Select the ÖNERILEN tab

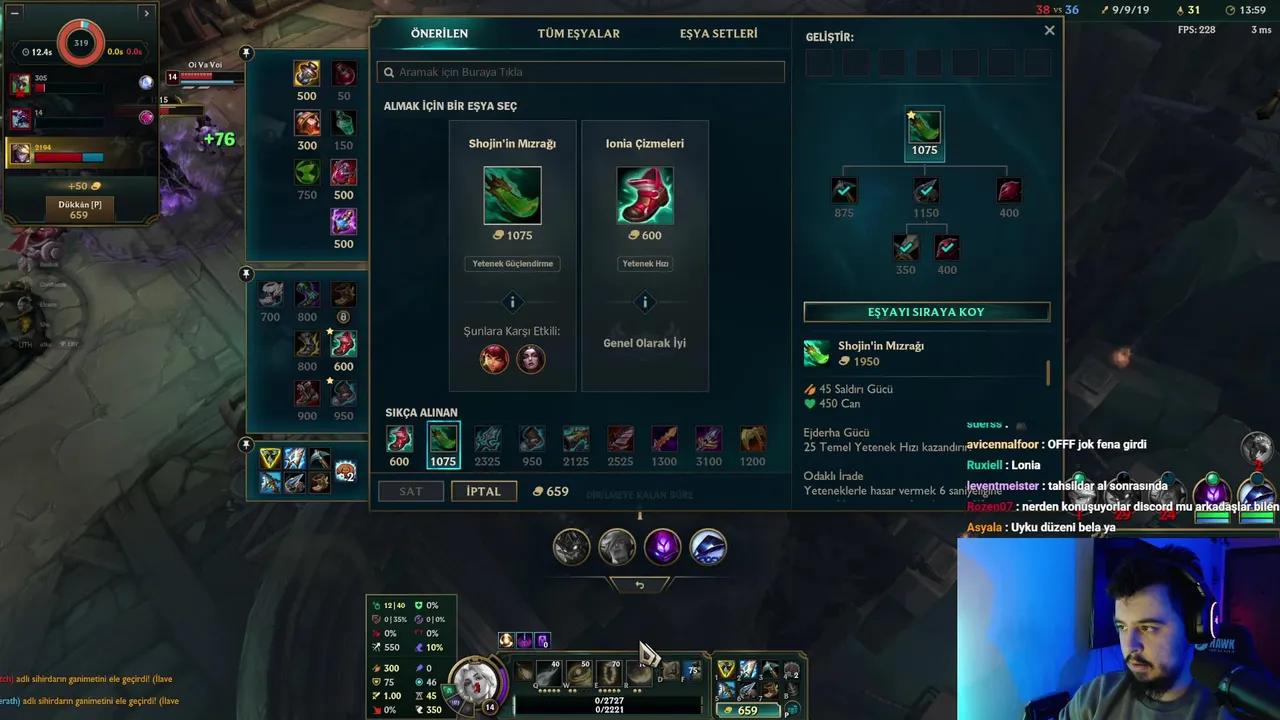point(440,33)
